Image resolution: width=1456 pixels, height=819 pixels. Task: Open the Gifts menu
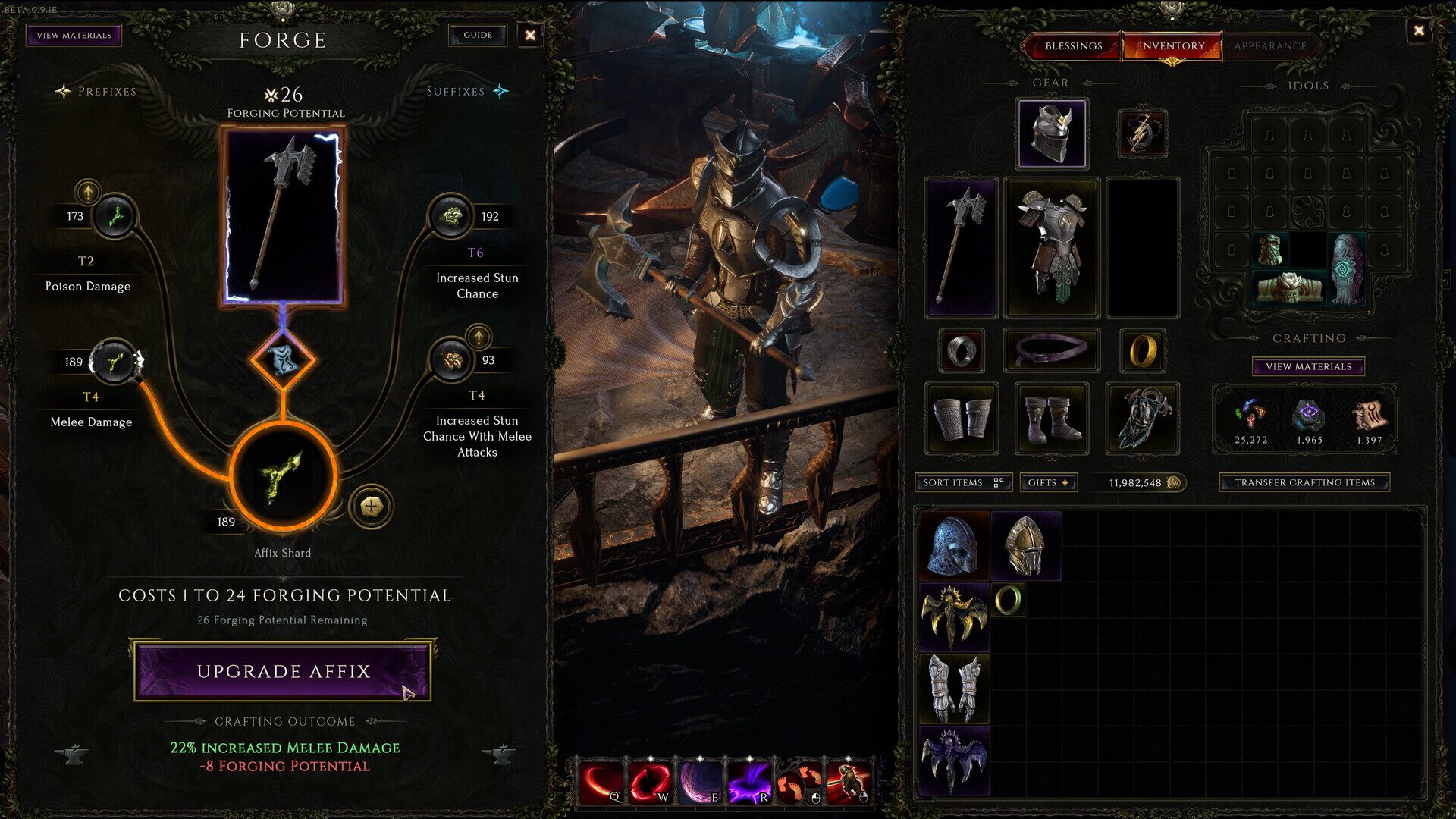[1048, 482]
